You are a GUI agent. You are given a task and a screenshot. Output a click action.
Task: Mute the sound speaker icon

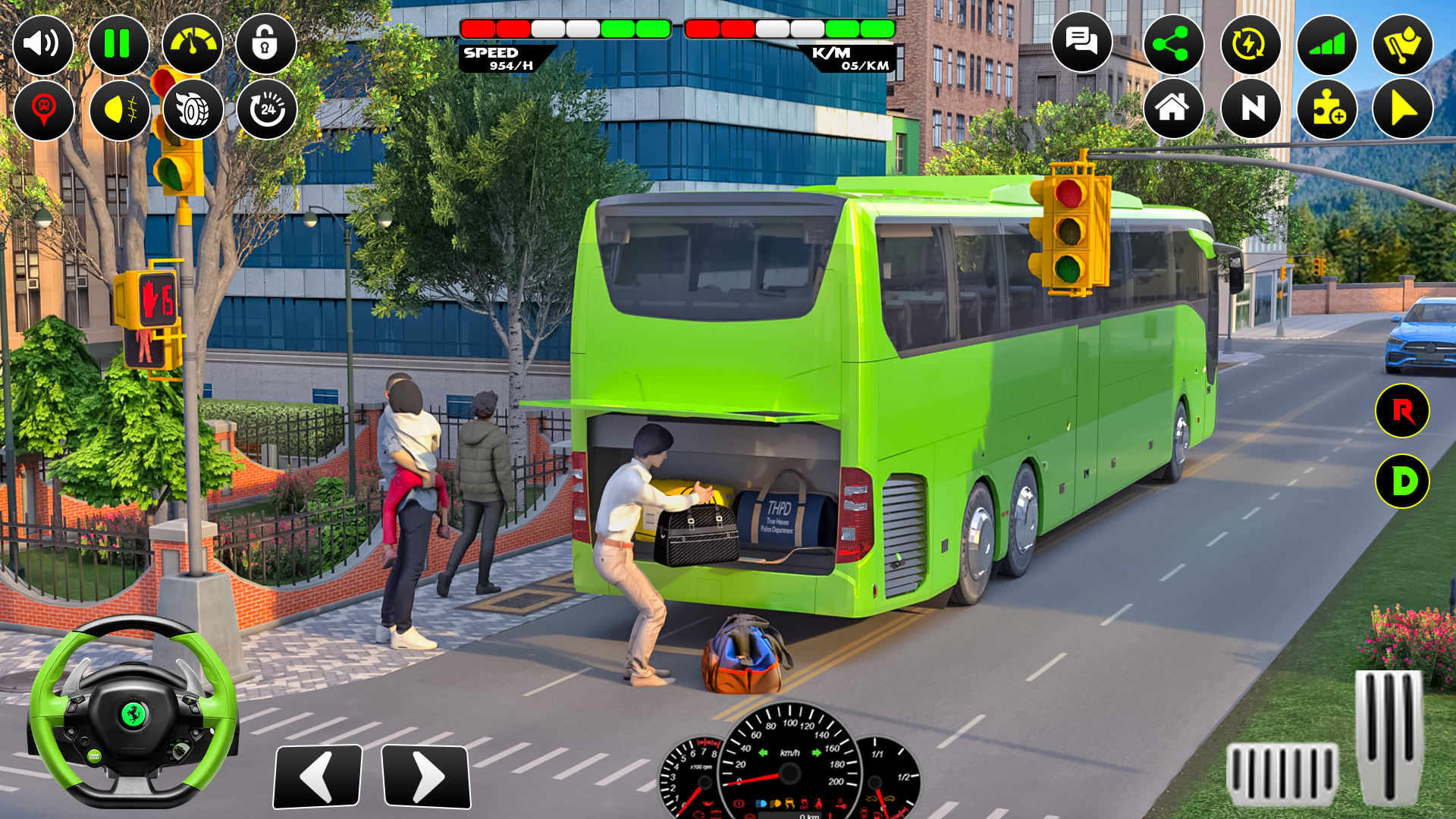(x=43, y=44)
